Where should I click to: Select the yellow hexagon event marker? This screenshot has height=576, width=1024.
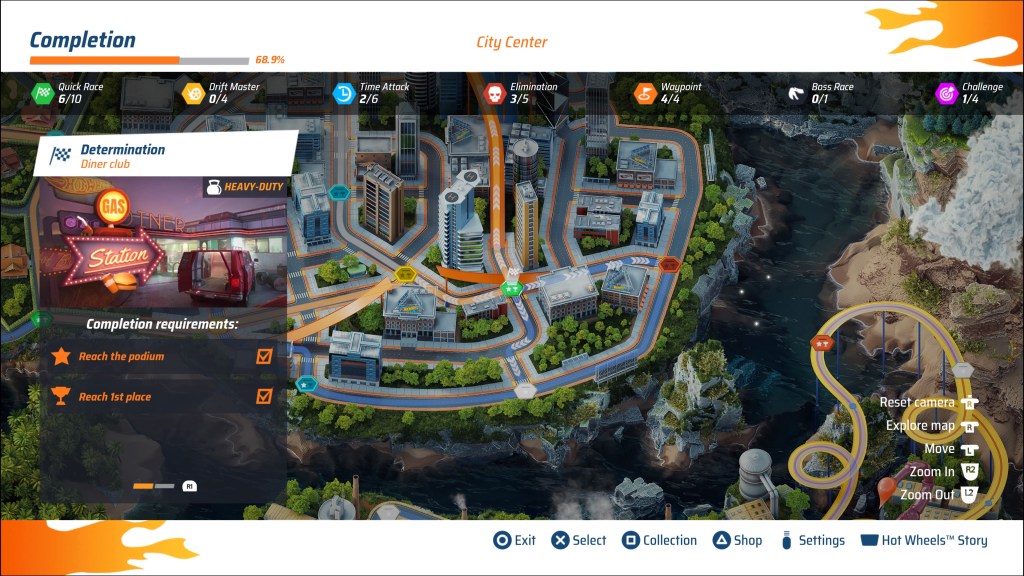point(405,274)
